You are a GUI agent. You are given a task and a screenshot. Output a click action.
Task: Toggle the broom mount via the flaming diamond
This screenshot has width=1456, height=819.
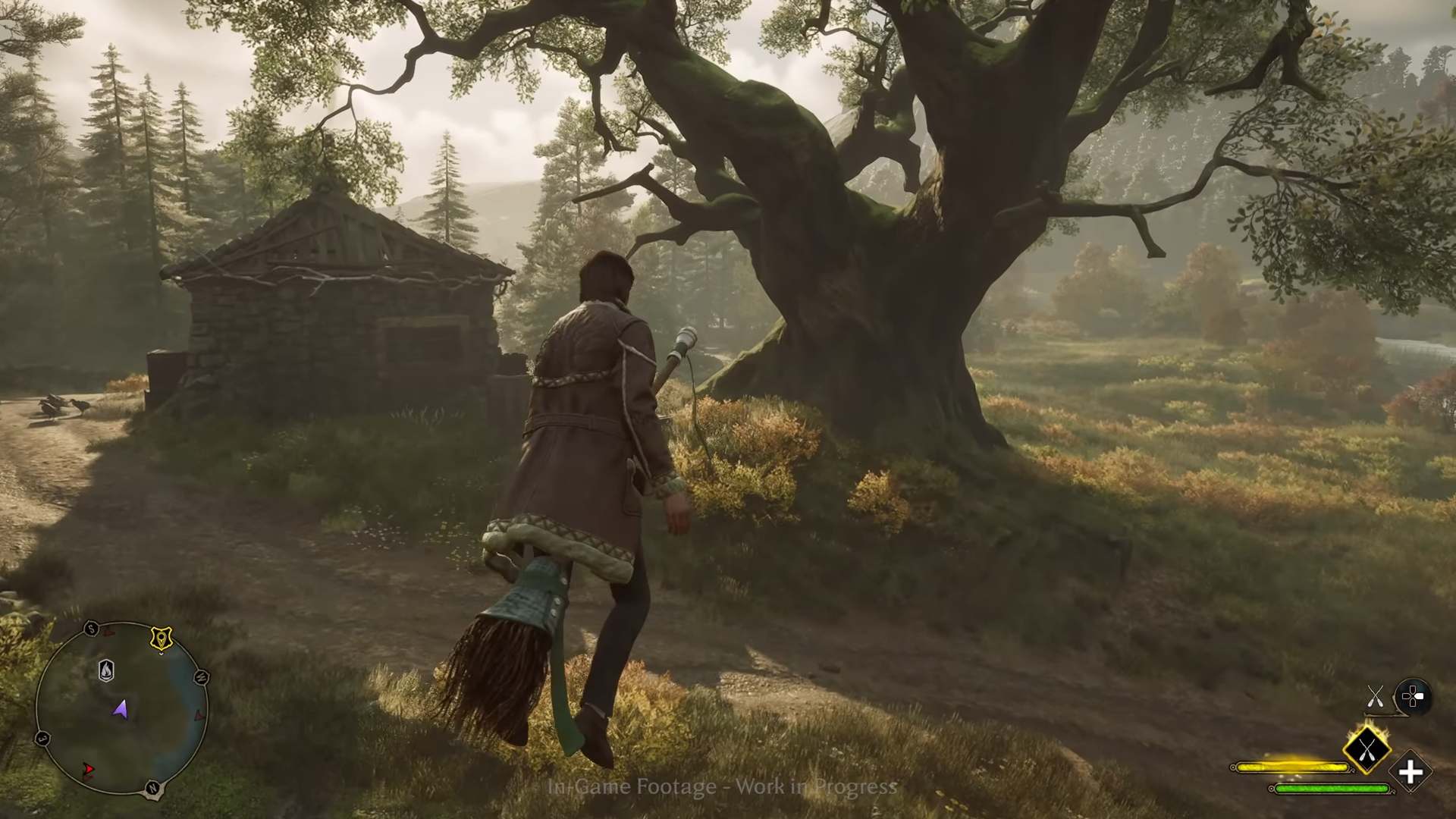(x=1367, y=751)
